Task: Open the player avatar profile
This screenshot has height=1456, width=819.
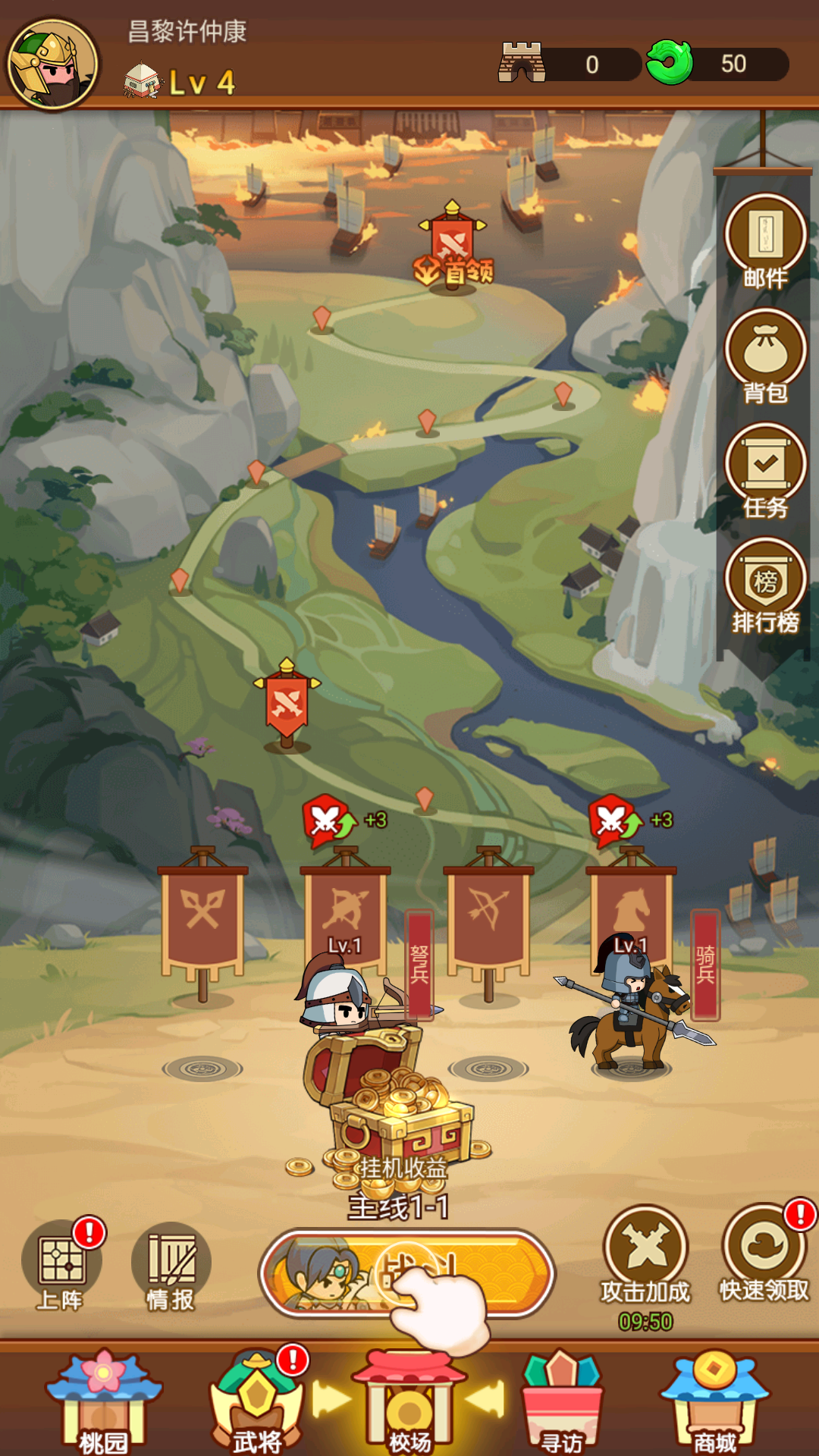Action: [x=53, y=64]
